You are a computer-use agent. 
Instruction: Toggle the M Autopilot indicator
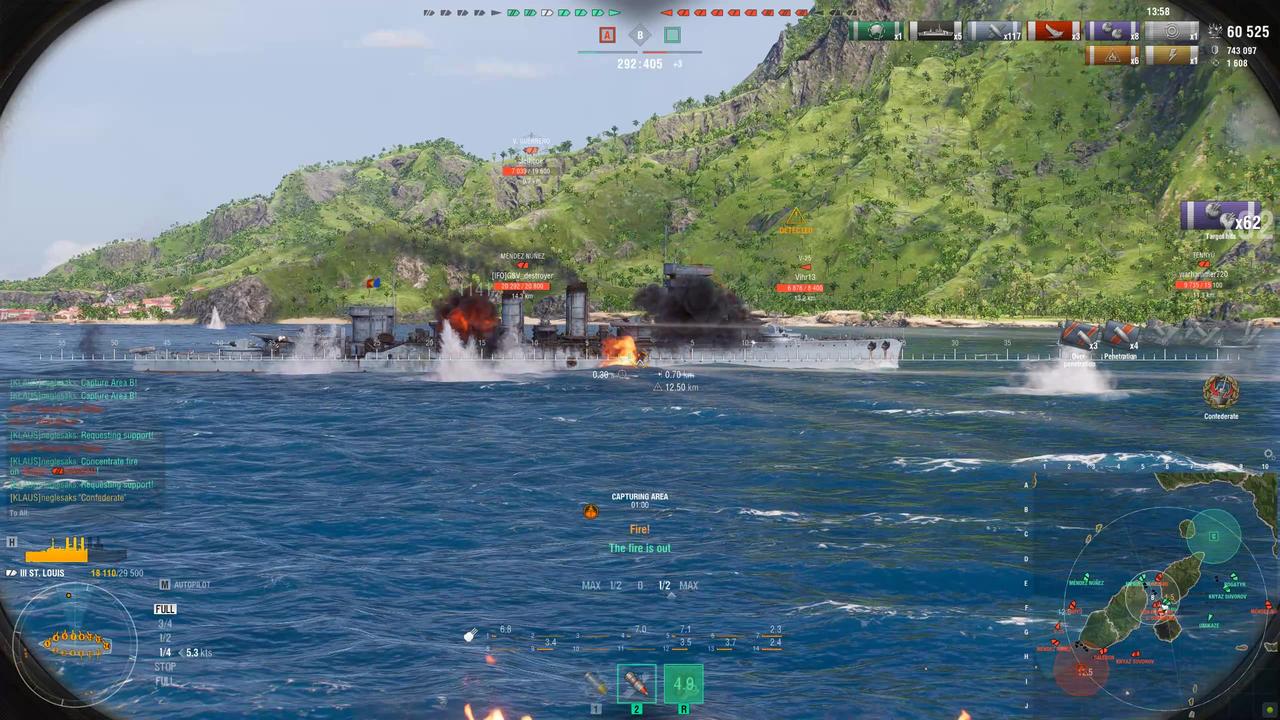[x=165, y=584]
